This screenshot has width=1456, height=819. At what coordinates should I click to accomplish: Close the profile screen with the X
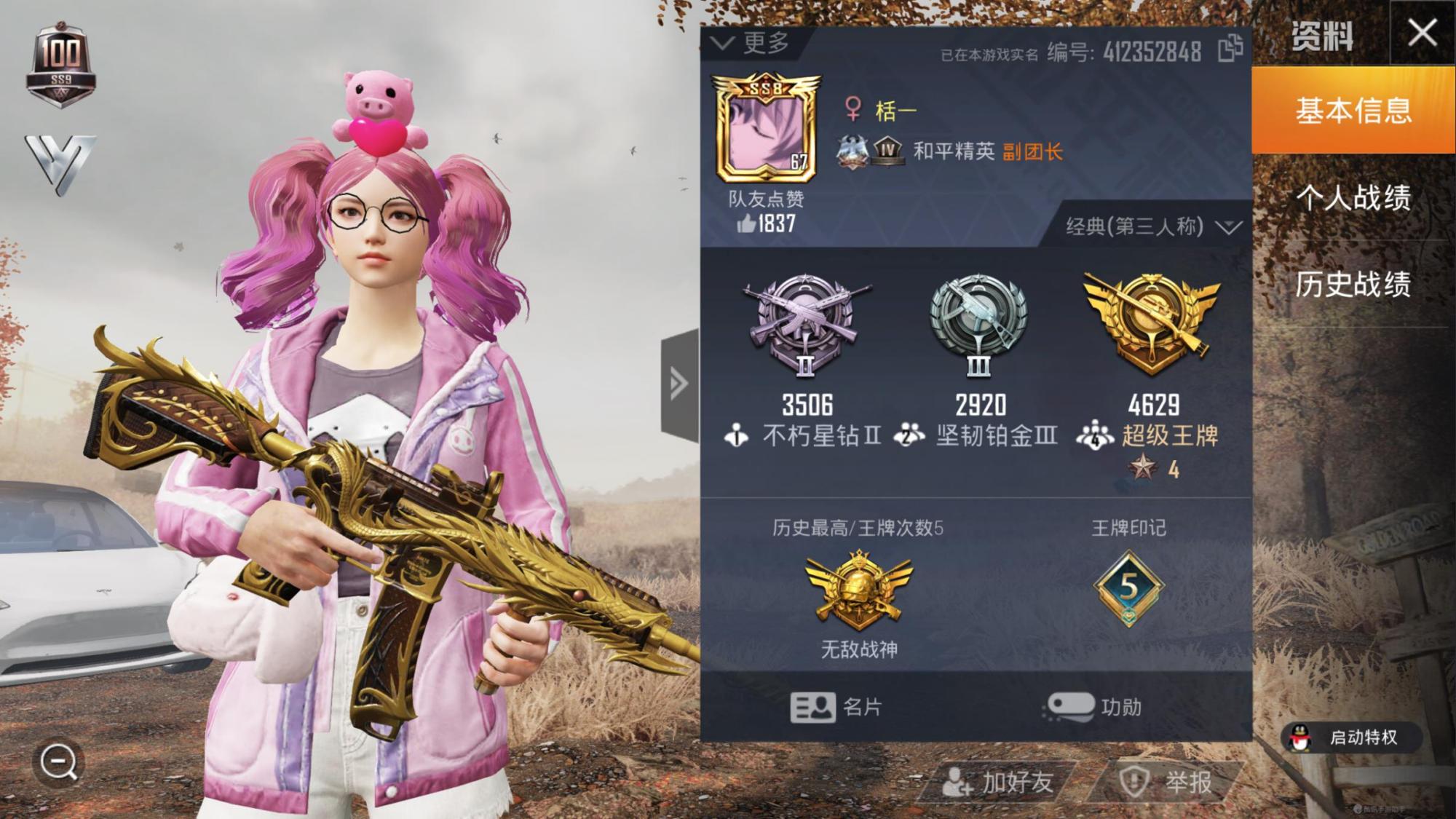coord(1422,33)
